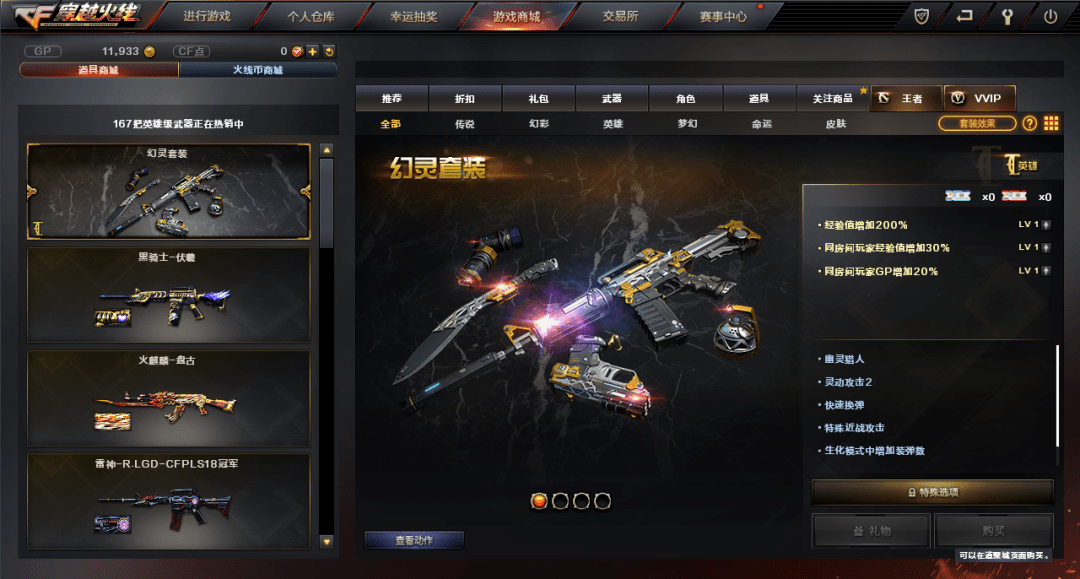1080x579 pixels.
Task: Open the 进行游戏 top menu
Action: point(206,16)
